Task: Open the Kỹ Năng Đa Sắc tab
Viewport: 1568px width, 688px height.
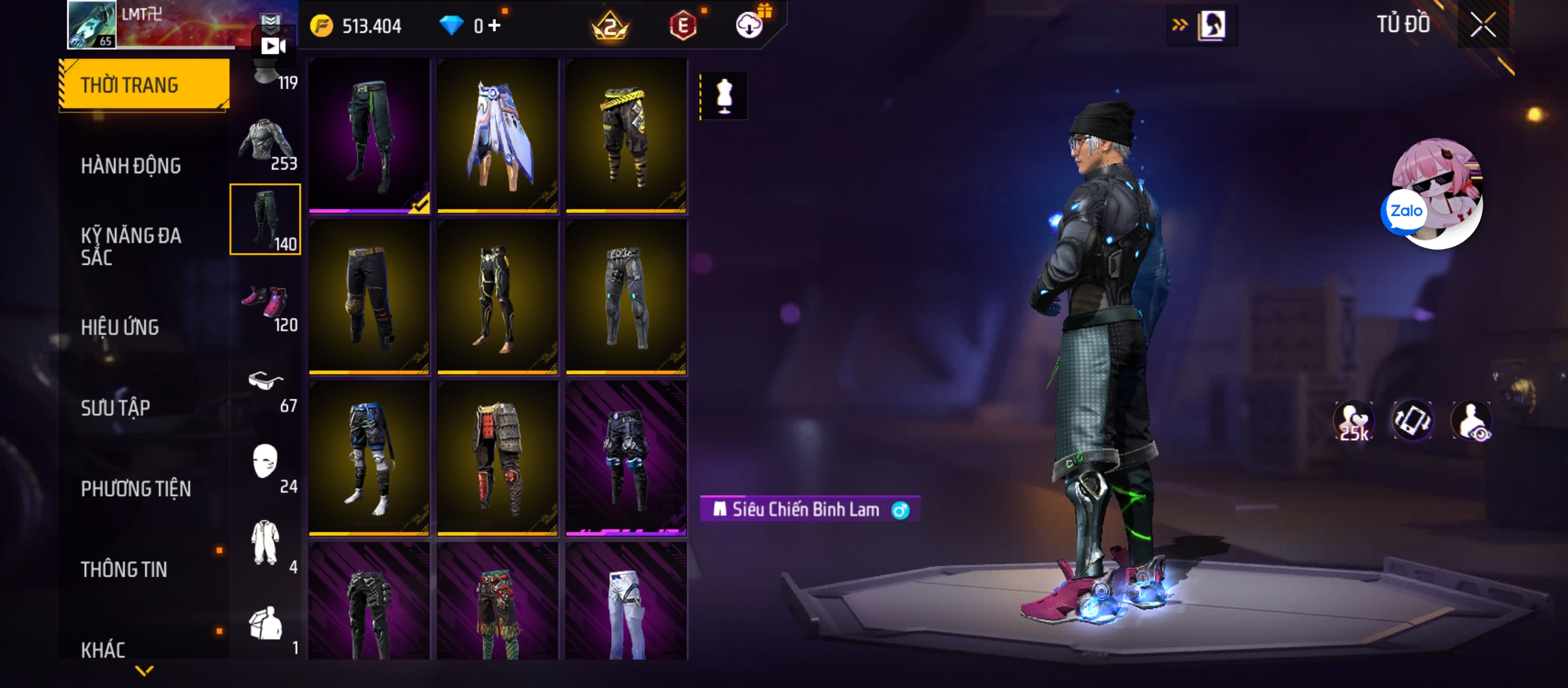Action: click(x=131, y=246)
